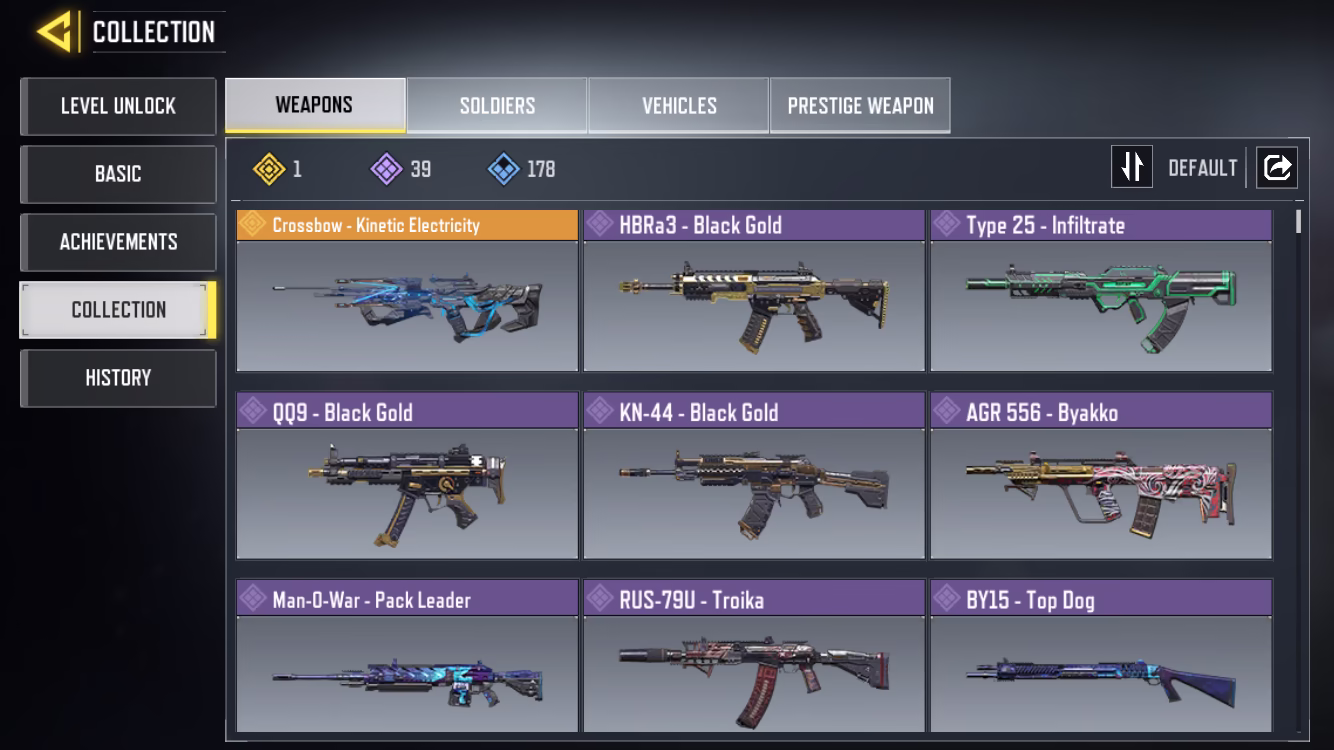The image size is (1334, 750).
Task: Toggle the Default sort order button
Action: (1132, 167)
